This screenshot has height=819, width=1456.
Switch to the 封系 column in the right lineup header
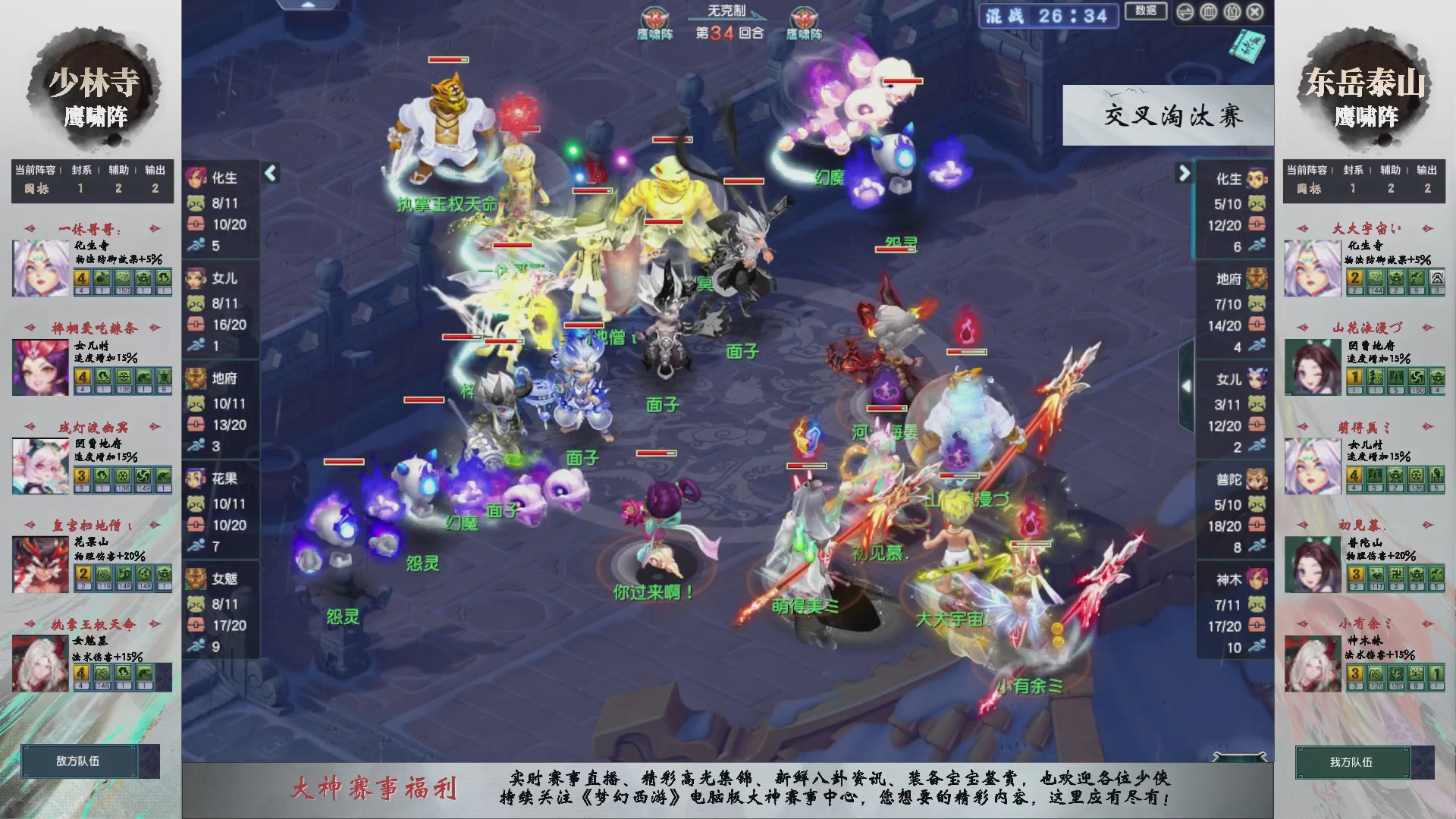click(x=1351, y=171)
